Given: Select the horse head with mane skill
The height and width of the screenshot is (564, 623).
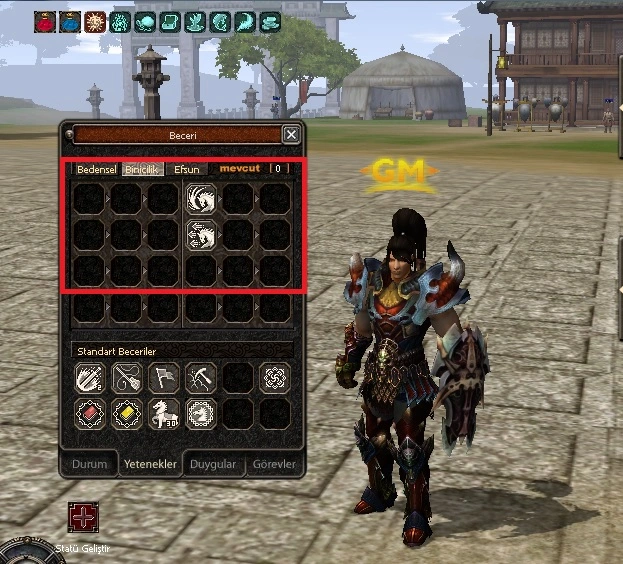Looking at the screenshot, I should [200, 198].
